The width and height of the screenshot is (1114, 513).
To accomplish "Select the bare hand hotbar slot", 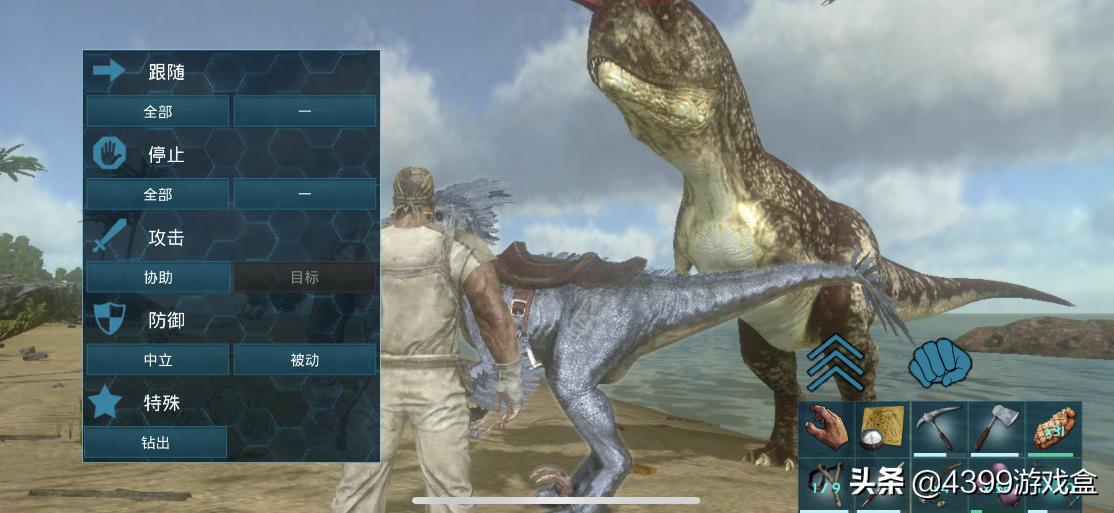I will pos(827,428).
